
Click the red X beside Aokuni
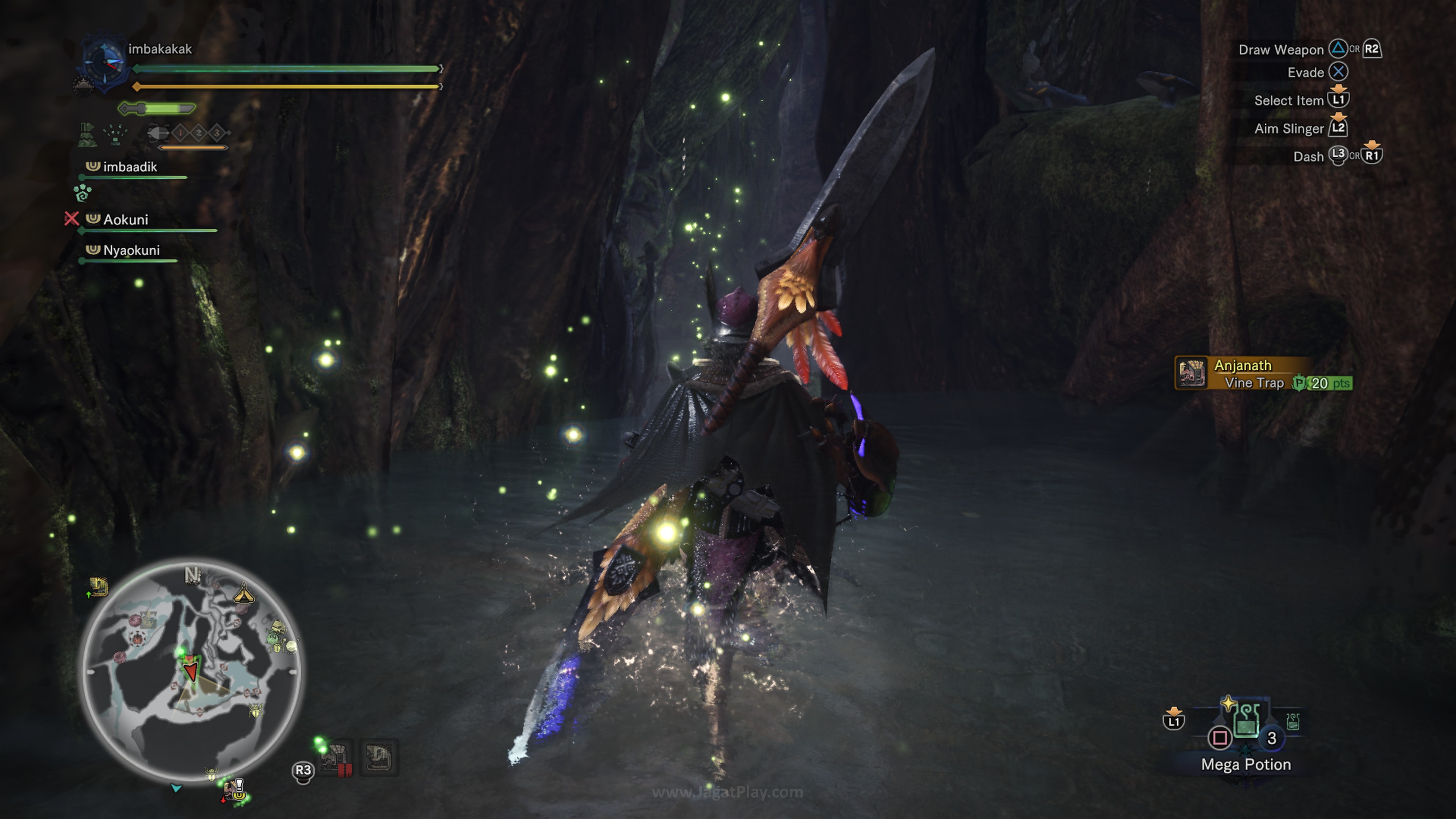point(71,218)
